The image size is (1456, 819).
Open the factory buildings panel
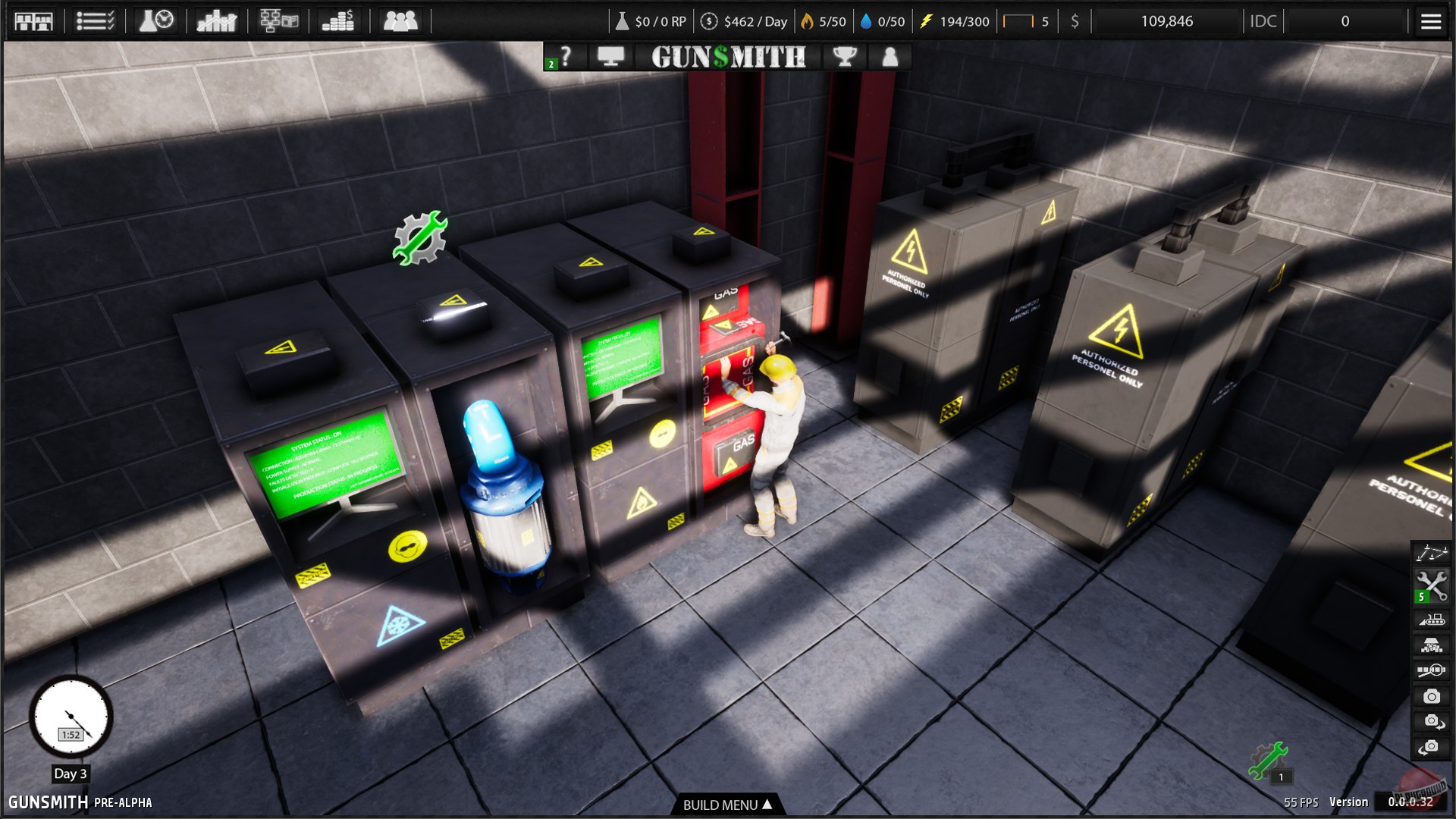click(x=34, y=20)
